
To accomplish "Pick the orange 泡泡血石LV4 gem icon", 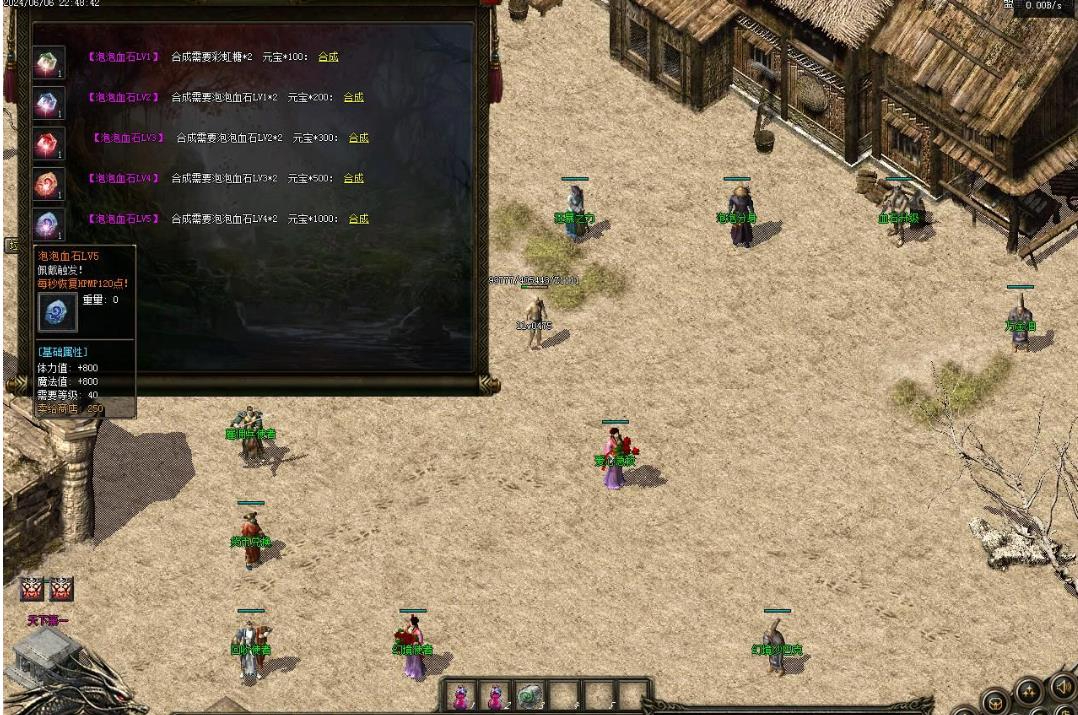I will [x=48, y=184].
